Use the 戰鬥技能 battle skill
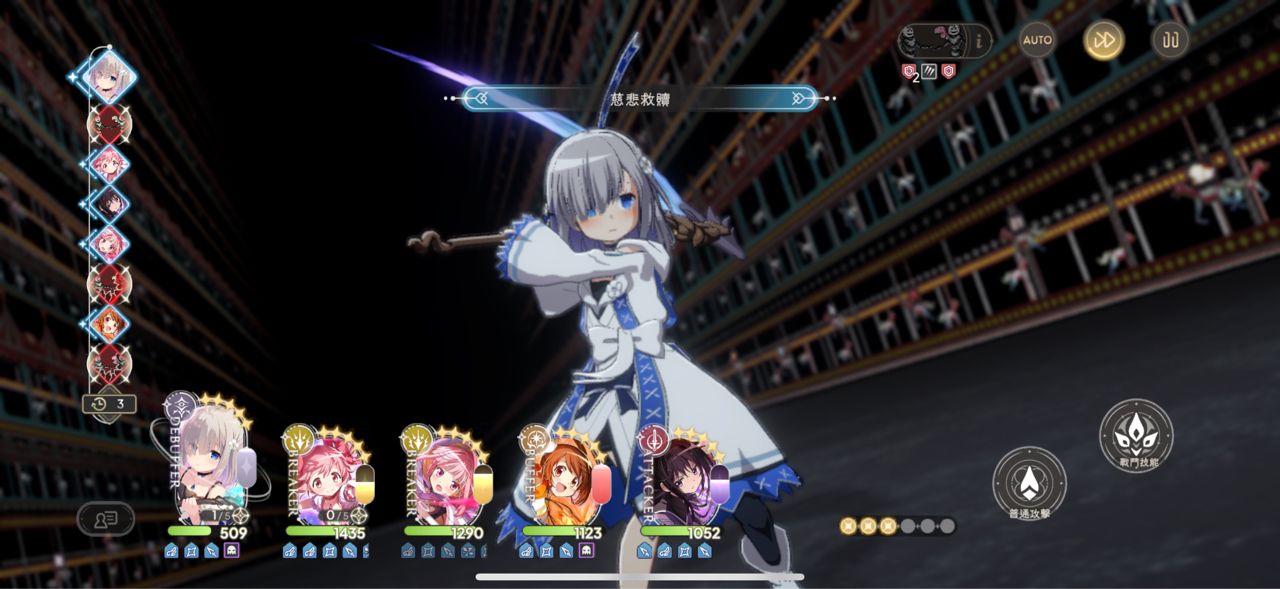 (1136, 436)
